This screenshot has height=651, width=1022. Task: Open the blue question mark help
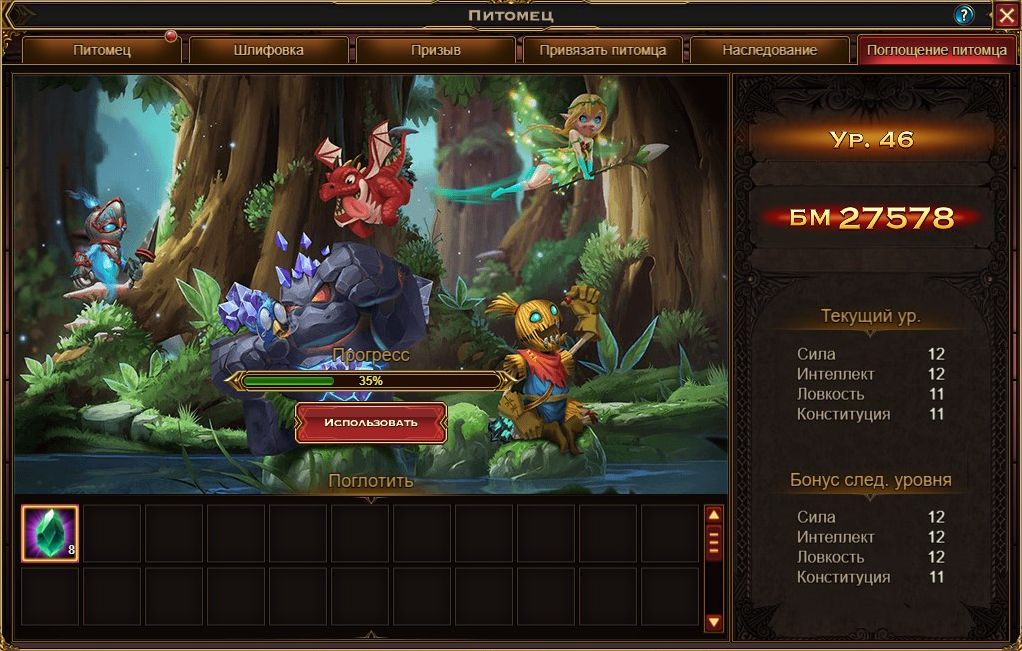[x=964, y=15]
